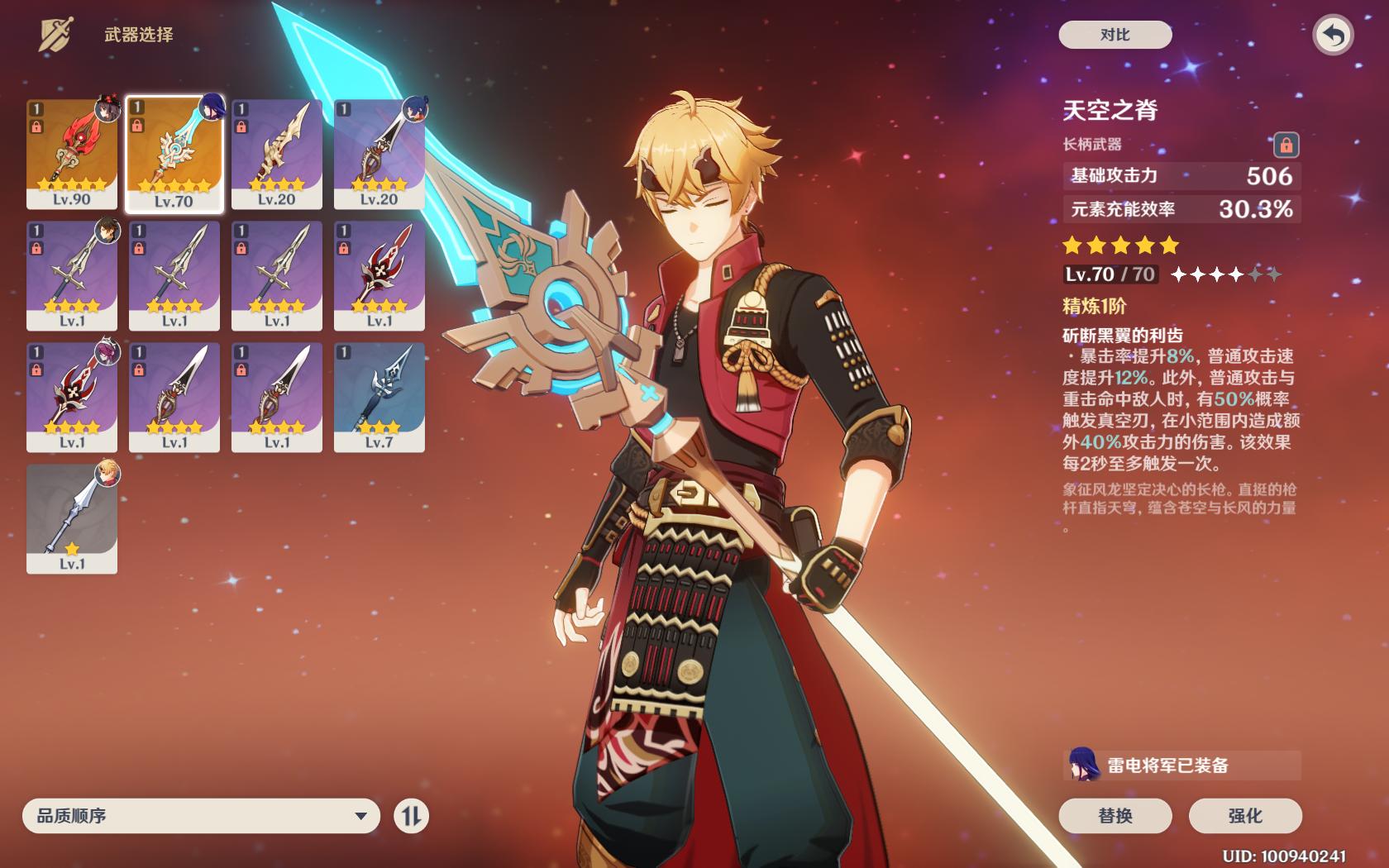Go back with the return arrow button

click(1333, 36)
